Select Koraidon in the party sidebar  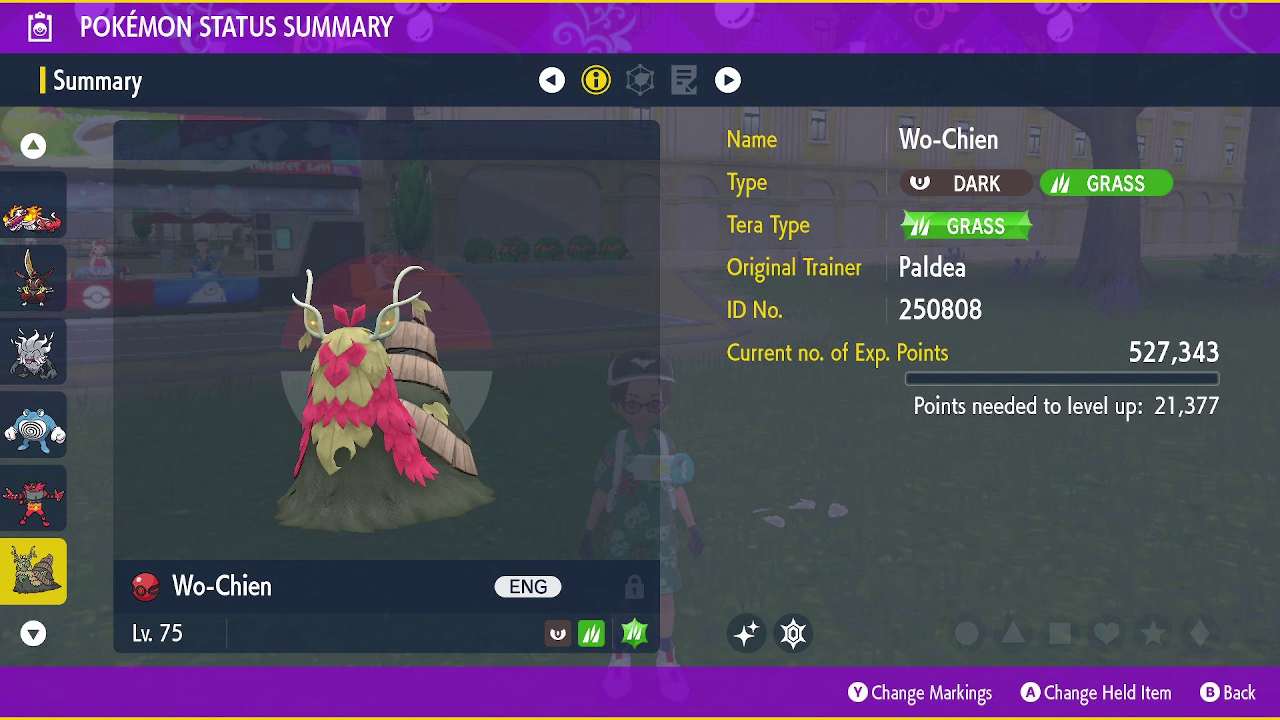click(33, 206)
